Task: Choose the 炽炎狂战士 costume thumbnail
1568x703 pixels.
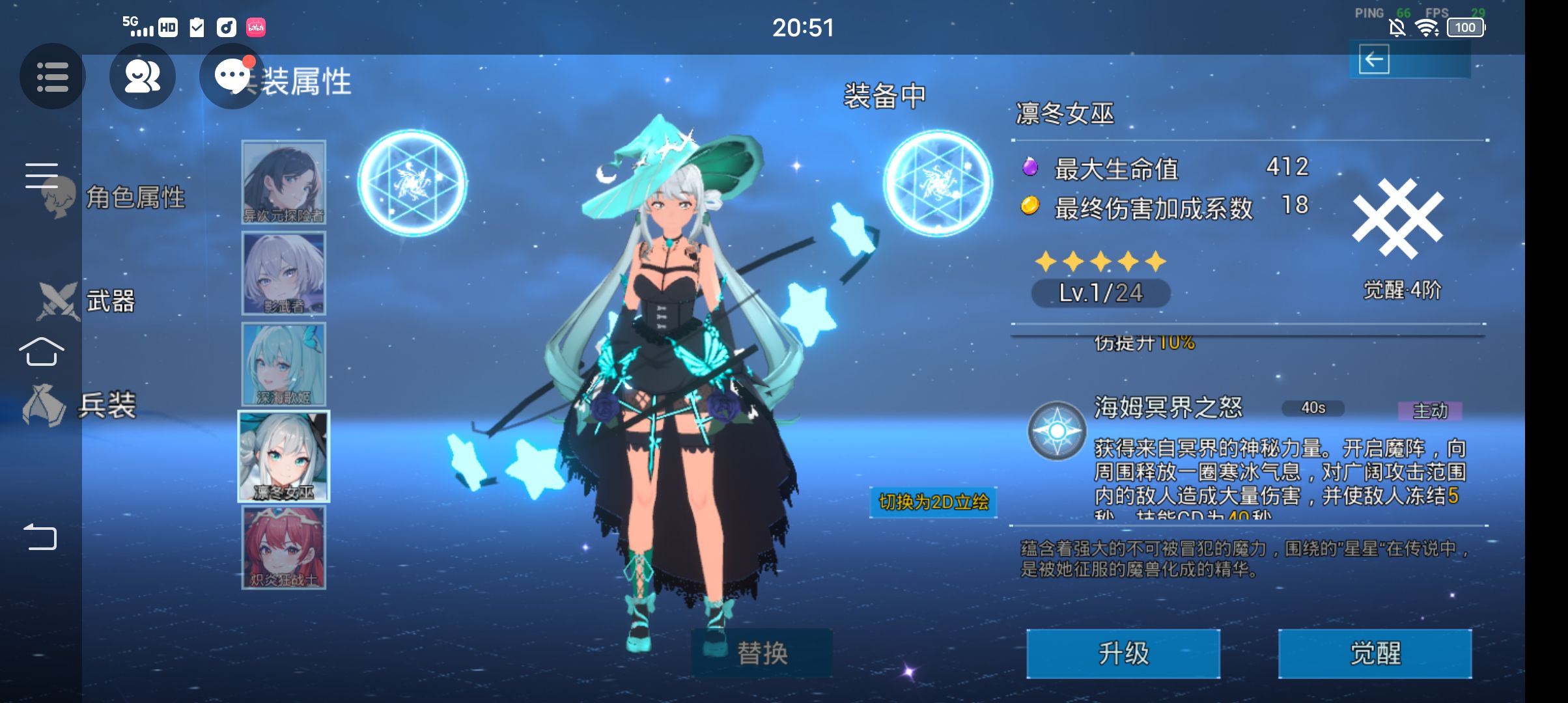Action: pos(284,547)
